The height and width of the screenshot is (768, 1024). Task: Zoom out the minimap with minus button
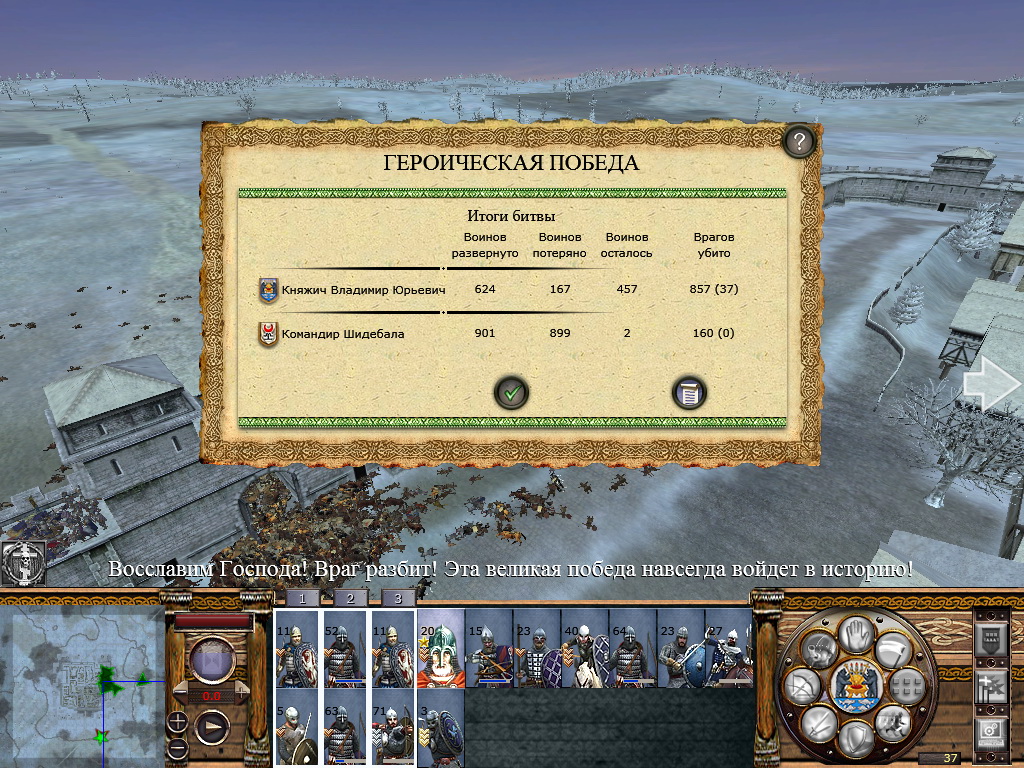177,747
